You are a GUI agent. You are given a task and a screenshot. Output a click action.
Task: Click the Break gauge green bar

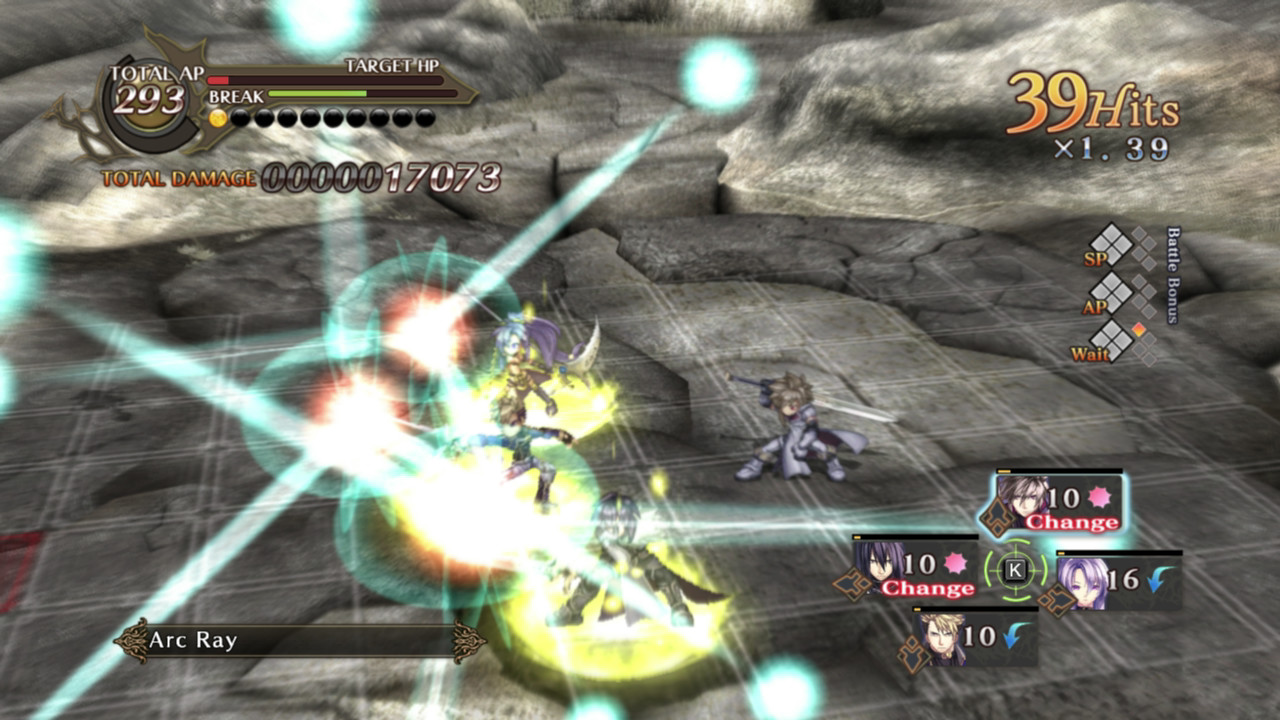[317, 94]
